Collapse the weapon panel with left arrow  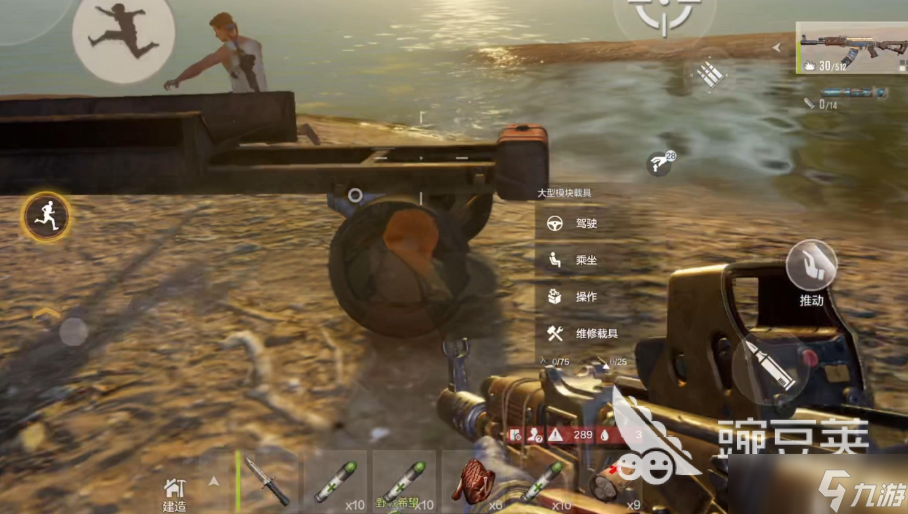pyautogui.click(x=777, y=46)
